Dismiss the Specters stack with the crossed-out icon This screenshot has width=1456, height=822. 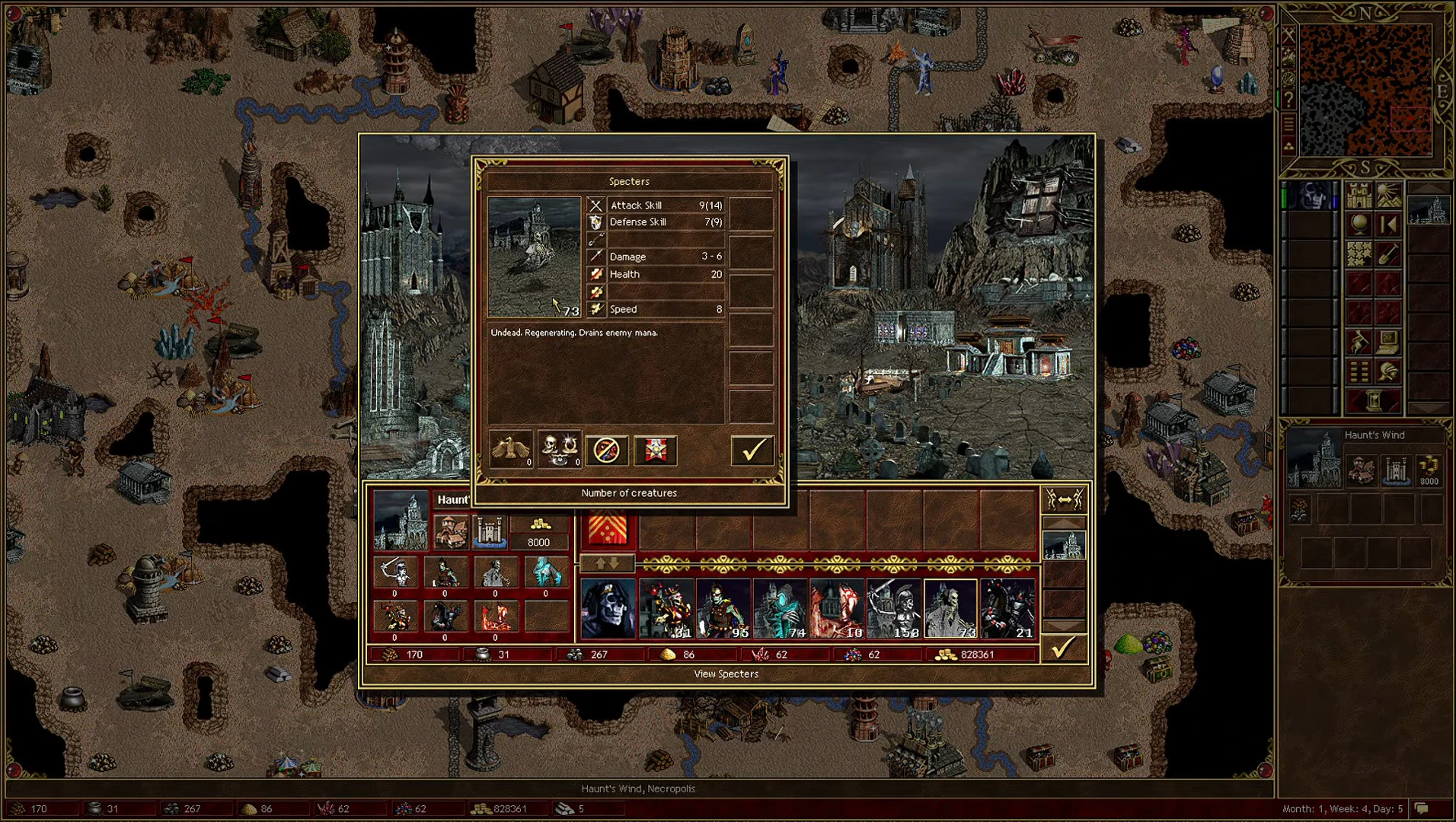607,451
